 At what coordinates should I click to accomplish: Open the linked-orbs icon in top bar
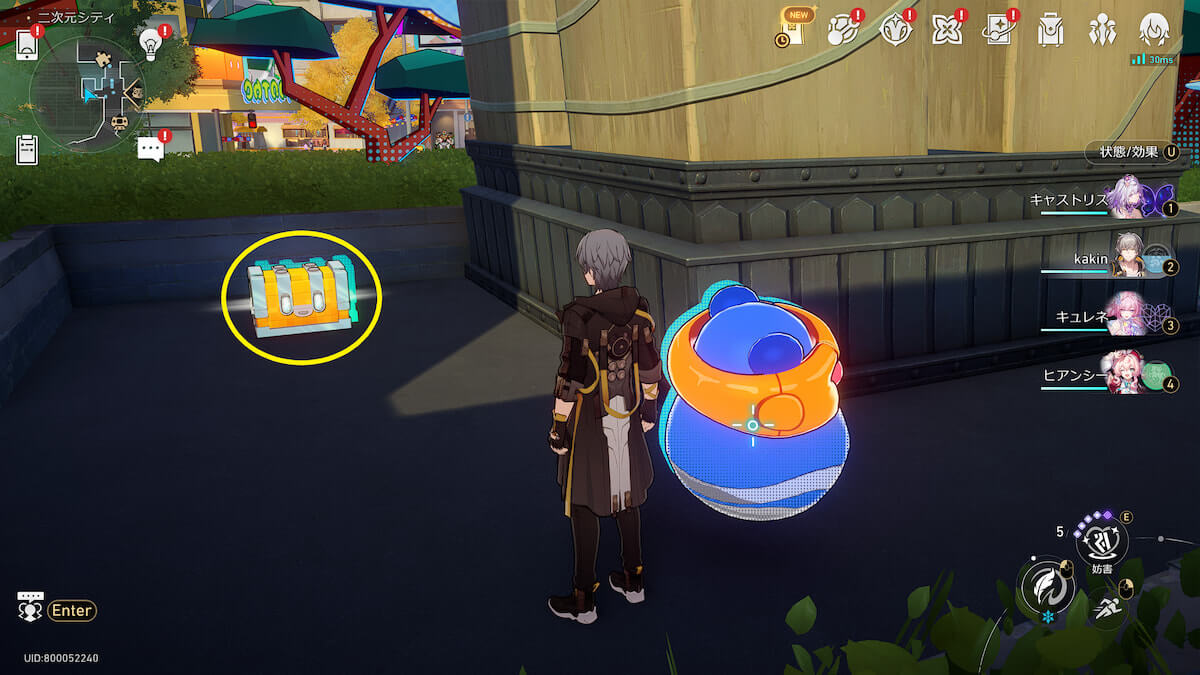[843, 30]
